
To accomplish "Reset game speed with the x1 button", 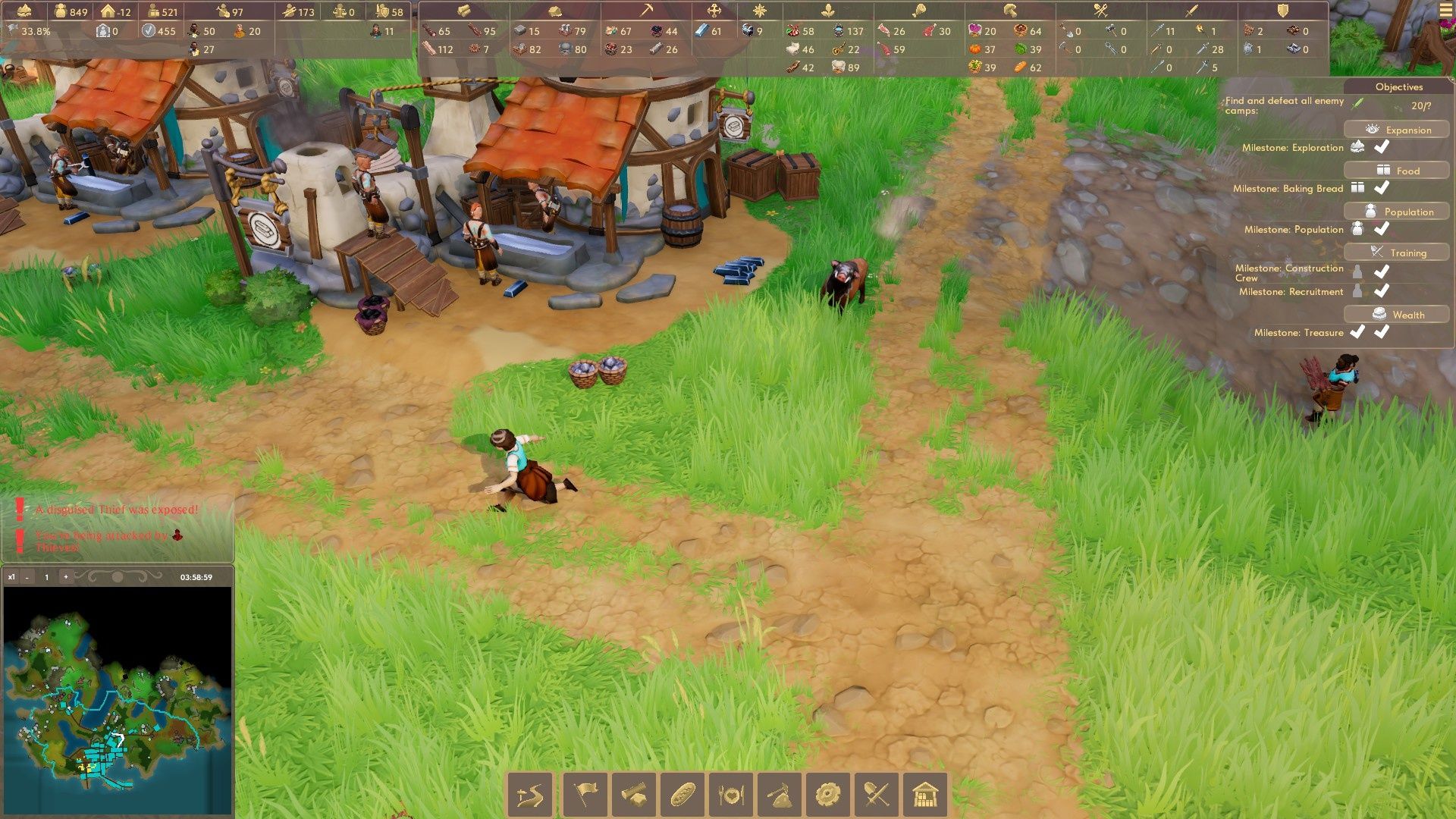I will (11, 577).
